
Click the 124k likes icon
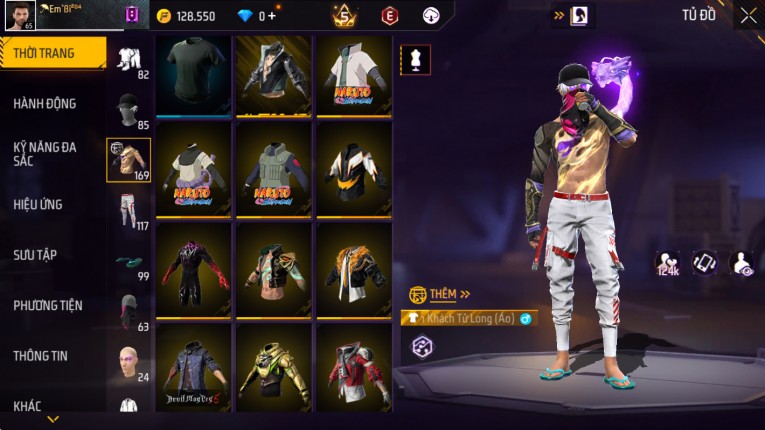[667, 263]
